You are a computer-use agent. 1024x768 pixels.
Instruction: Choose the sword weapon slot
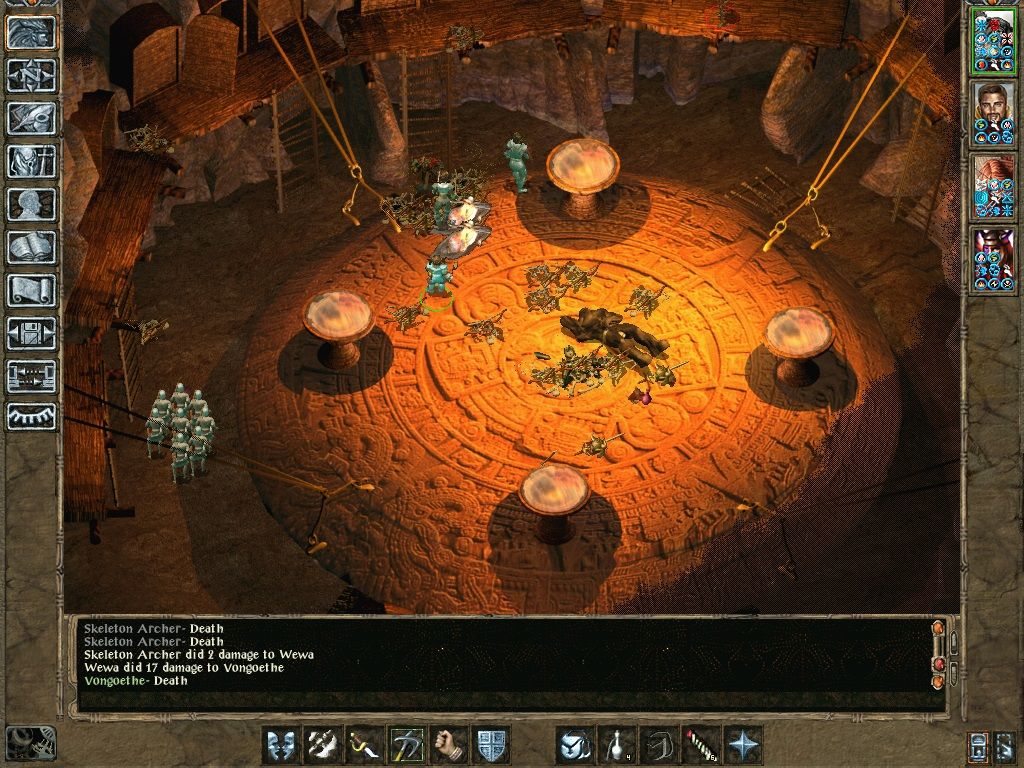(365, 745)
